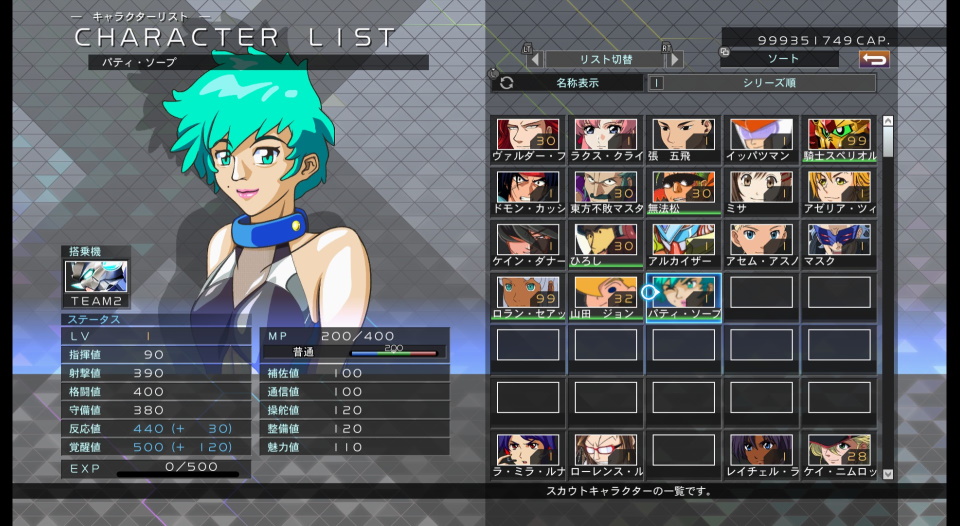Choose 張 五飛 from the list
The width and height of the screenshot is (960, 526).
click(x=684, y=139)
